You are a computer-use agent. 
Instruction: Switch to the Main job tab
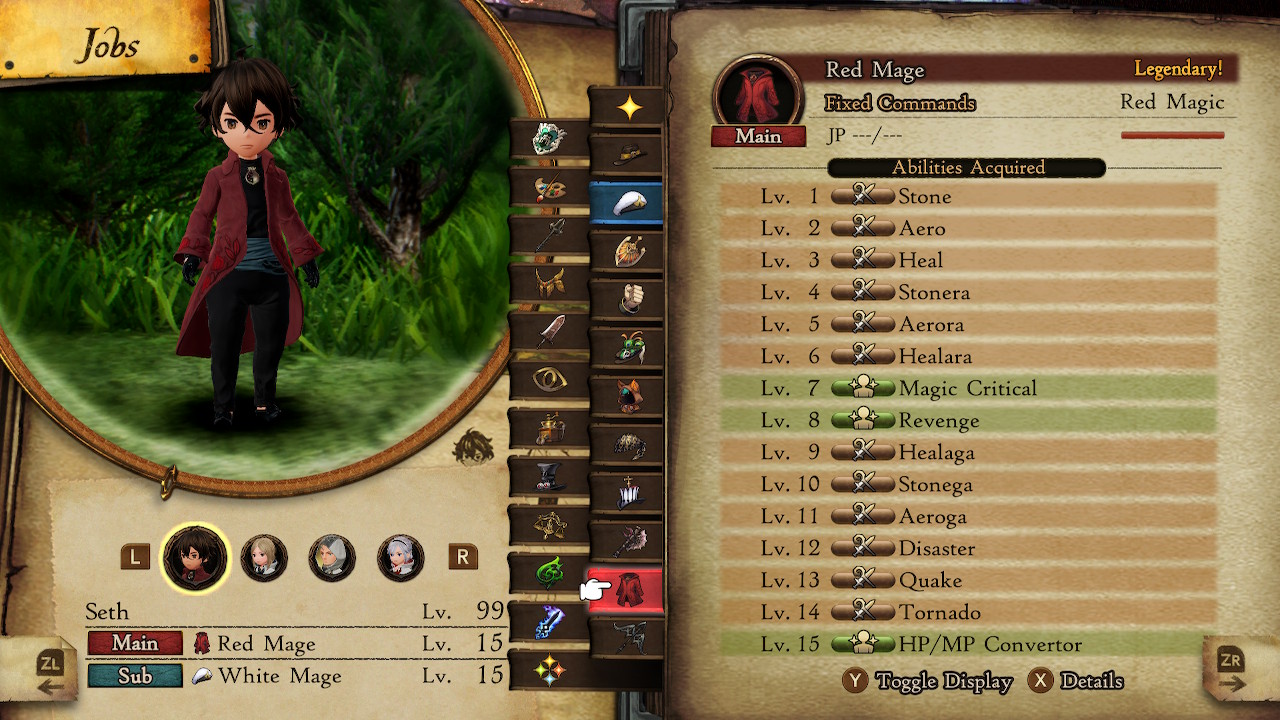pos(135,644)
